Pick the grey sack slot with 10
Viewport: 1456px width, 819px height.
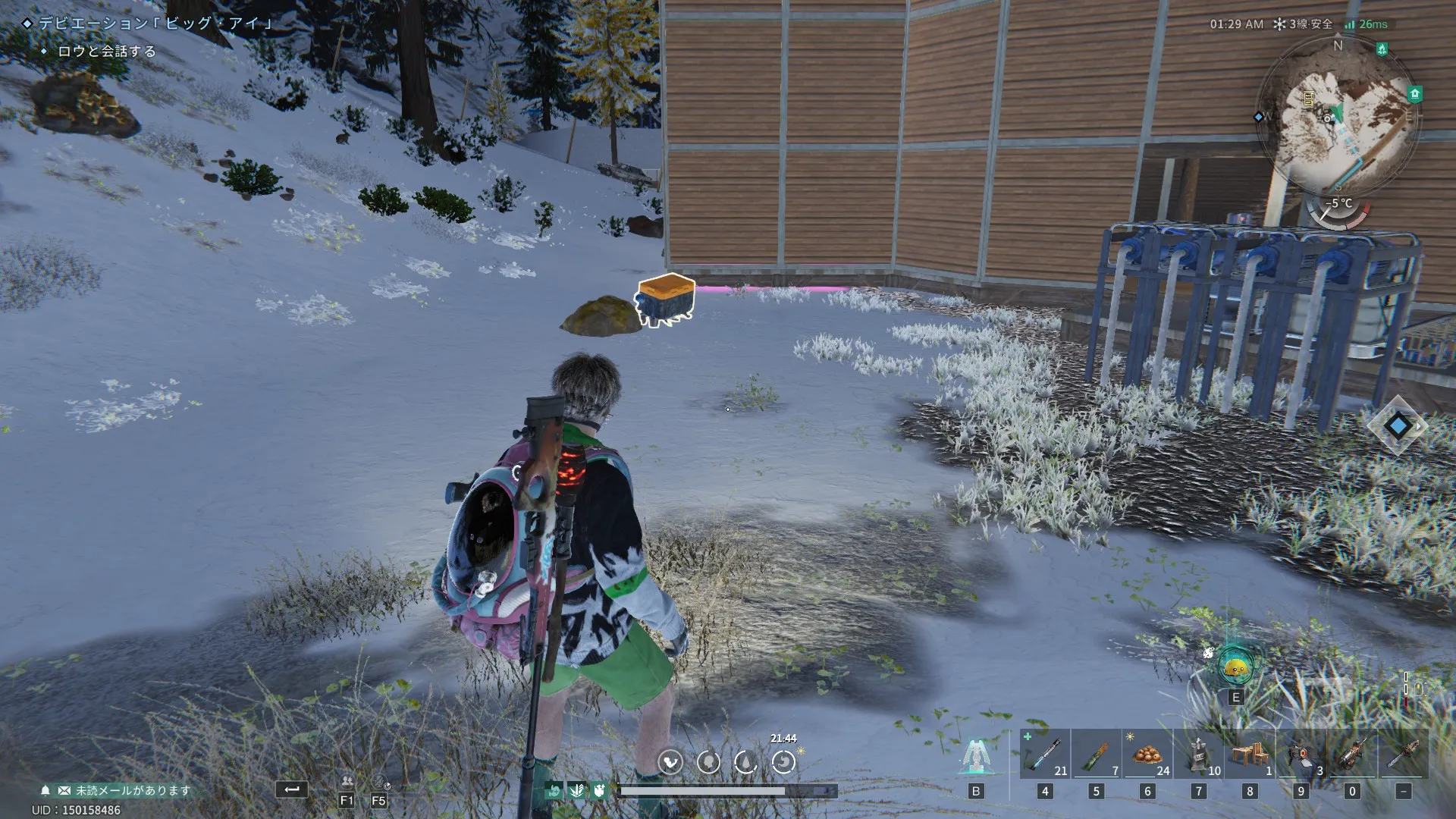pyautogui.click(x=1198, y=754)
